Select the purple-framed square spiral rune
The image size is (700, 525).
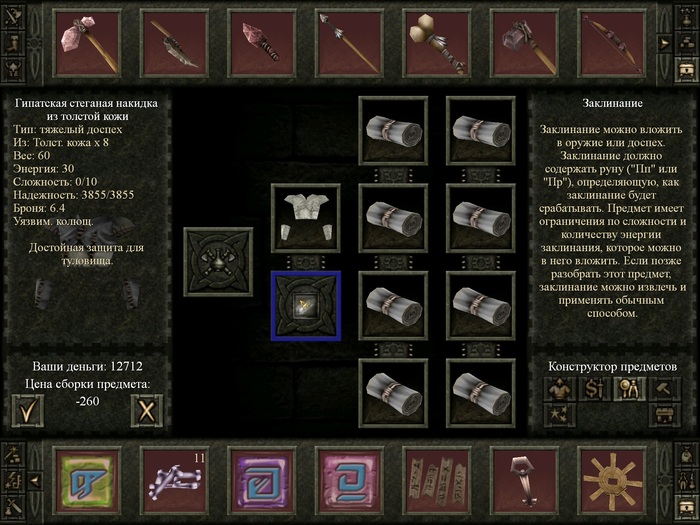pyautogui.click(x=261, y=480)
